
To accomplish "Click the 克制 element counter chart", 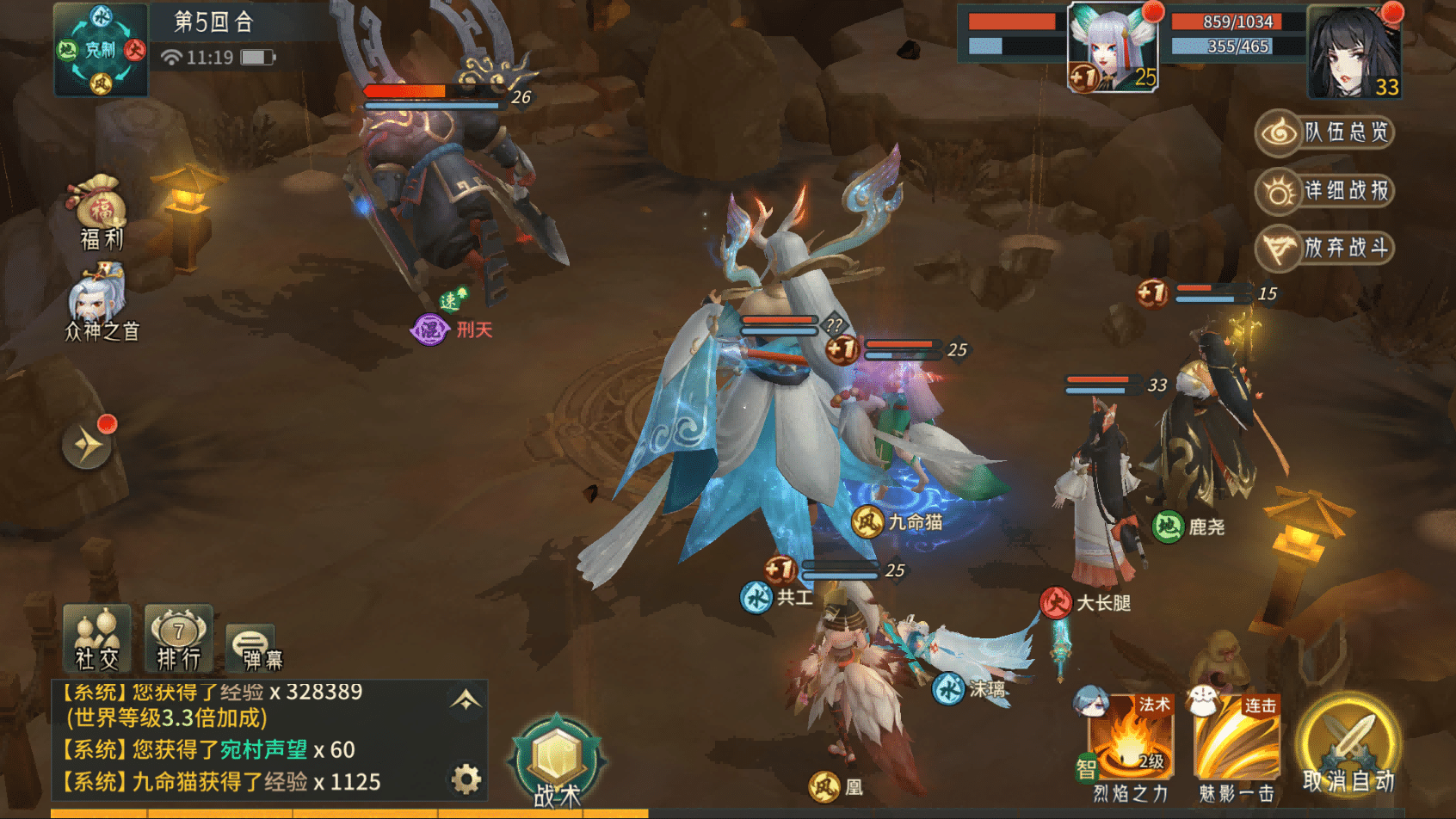I will pyautogui.click(x=101, y=49).
